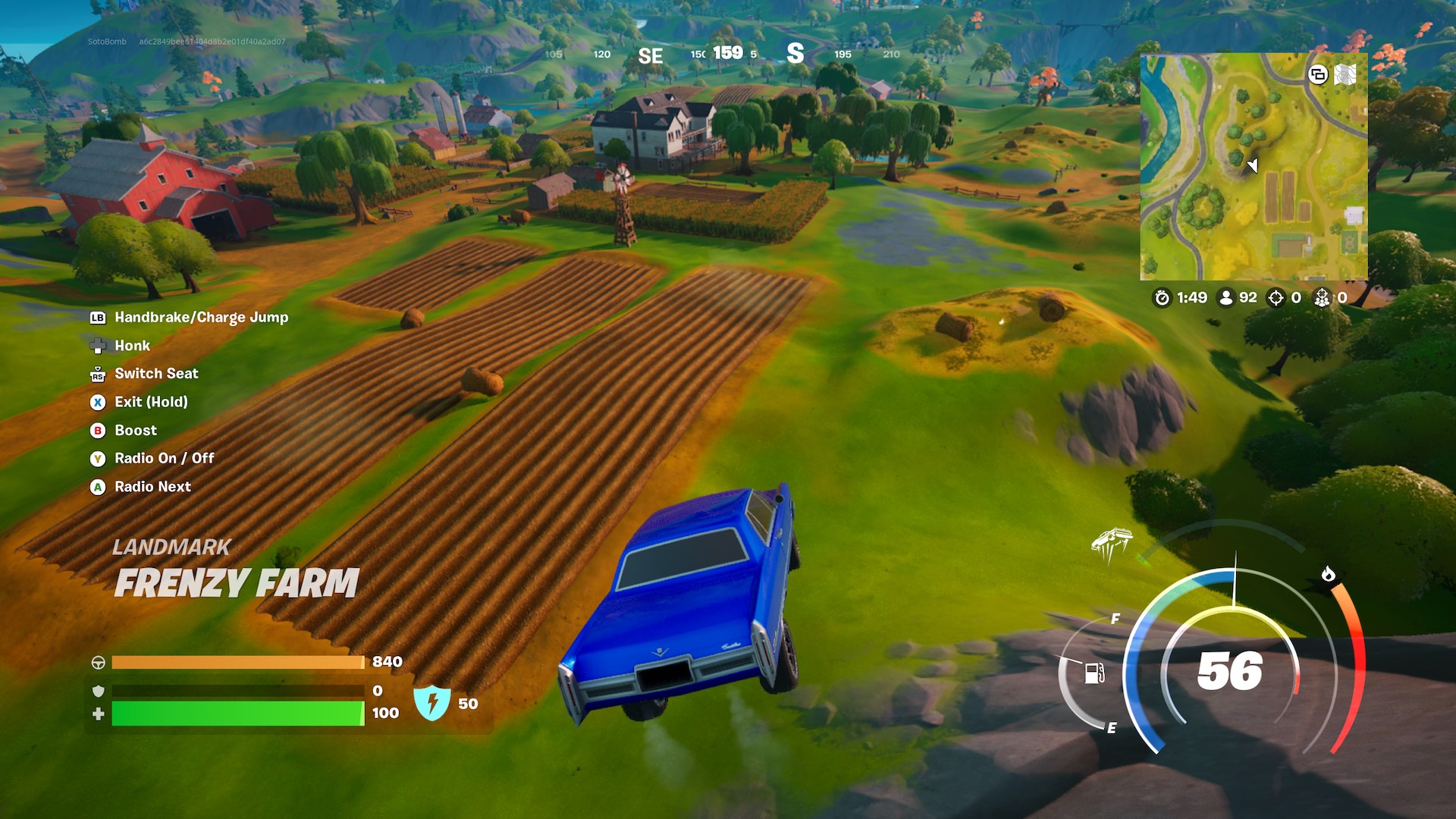Select the player count icon showing 92
The width and height of the screenshot is (1456, 819).
[1225, 297]
